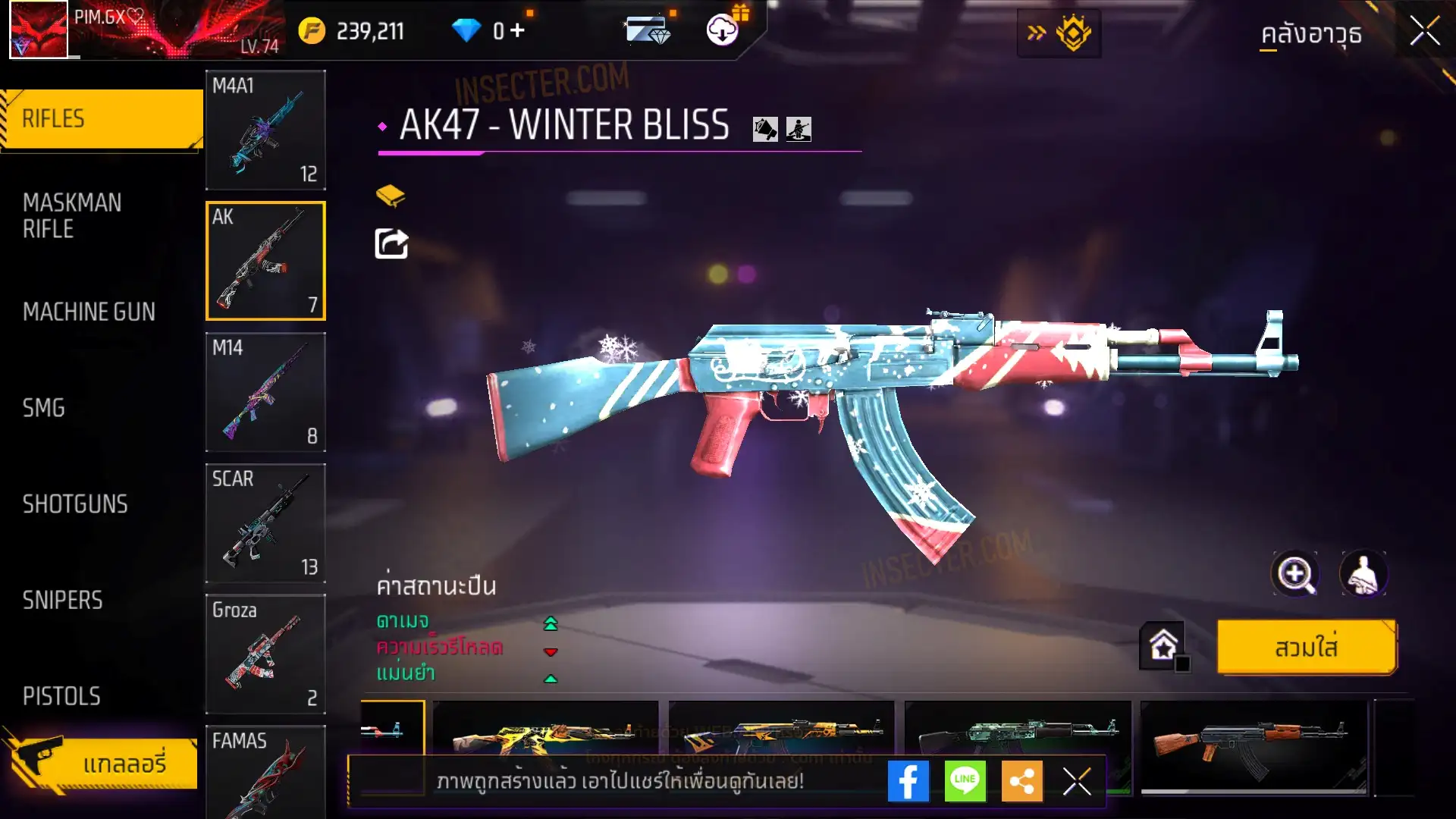
Task: Switch to the MASKMAN RIFLE category
Action: coord(72,215)
